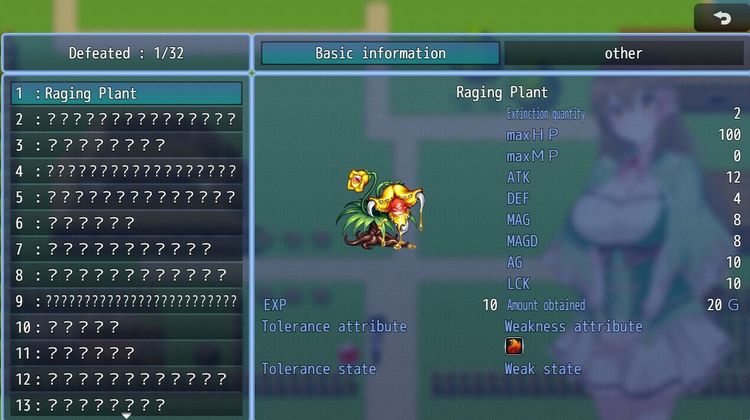This screenshot has width=750, height=420.
Task: Select the Raging Plant entry
Action: click(x=126, y=94)
